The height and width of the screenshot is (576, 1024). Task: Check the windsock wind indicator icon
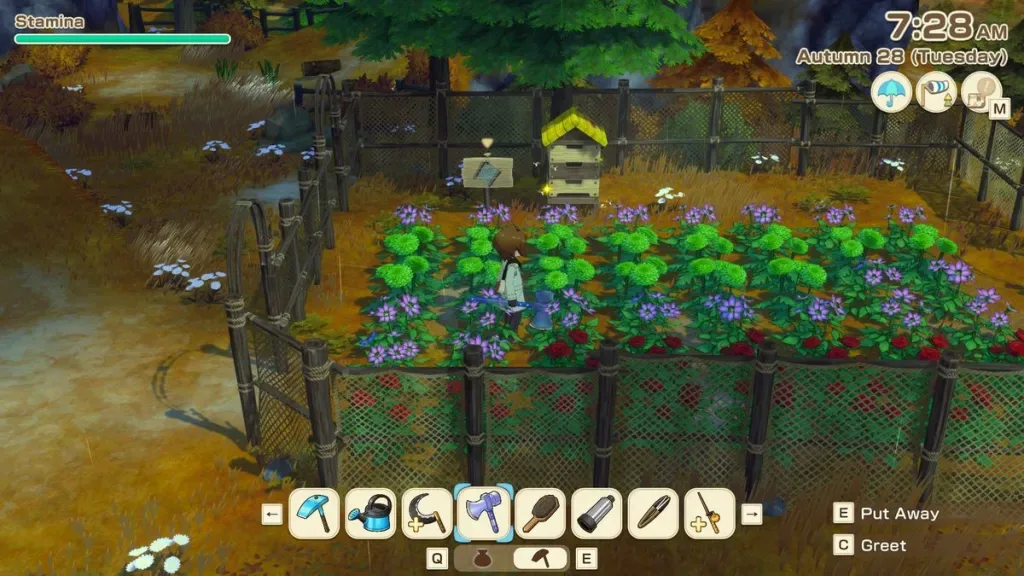click(x=936, y=92)
